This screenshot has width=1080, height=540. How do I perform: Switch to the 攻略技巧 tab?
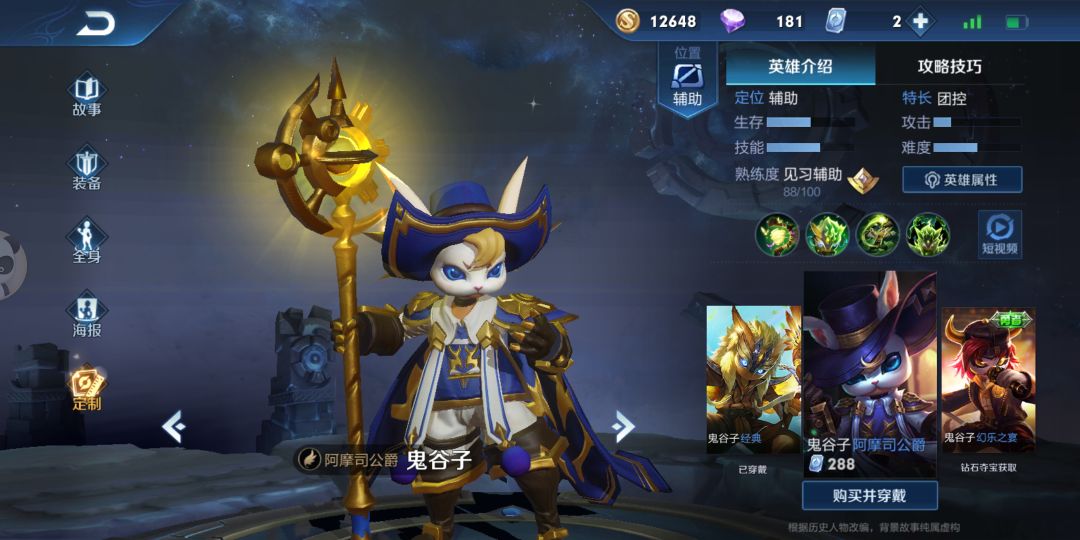(x=949, y=67)
